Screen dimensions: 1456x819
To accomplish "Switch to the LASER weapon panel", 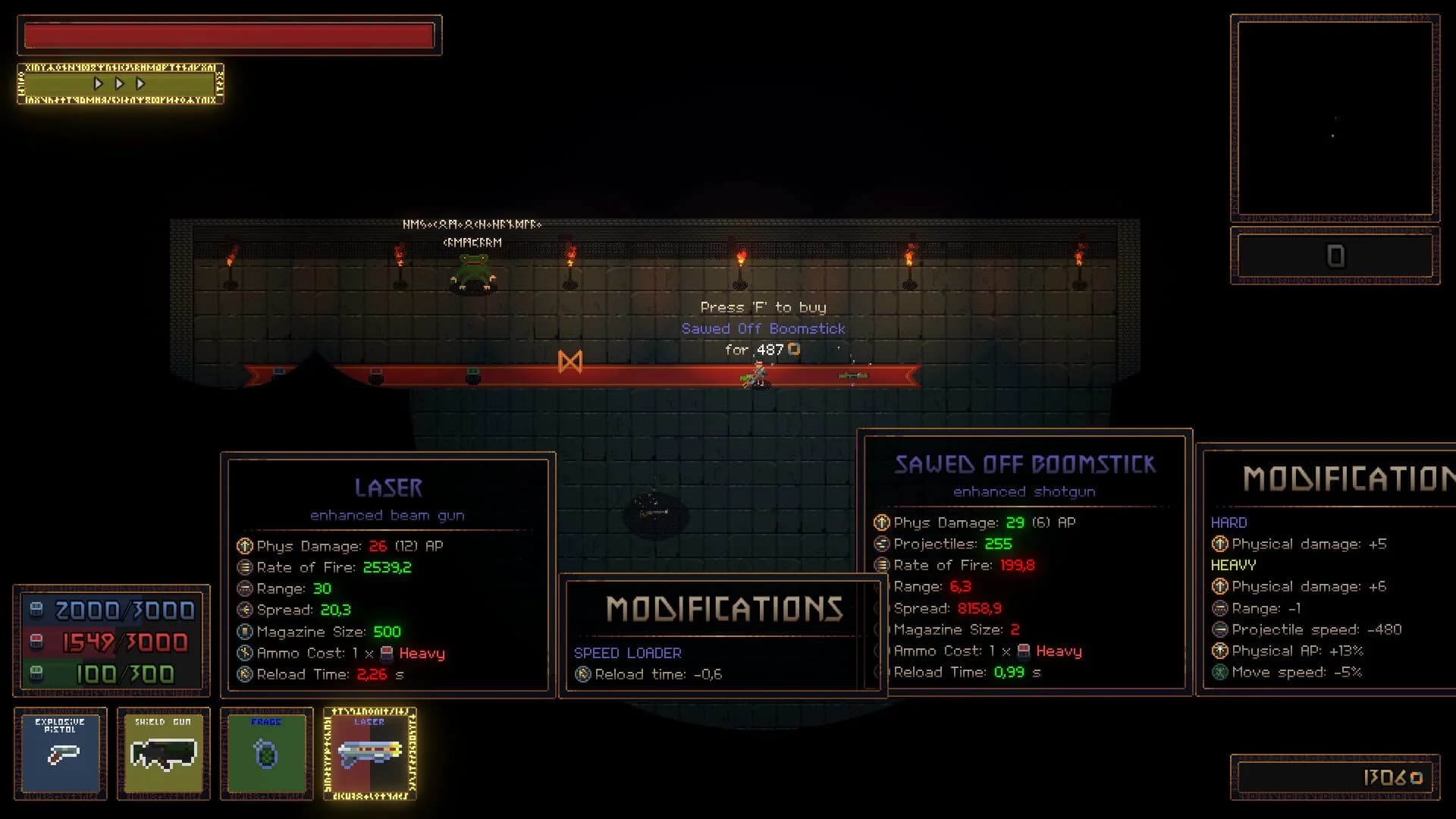I will (x=388, y=488).
